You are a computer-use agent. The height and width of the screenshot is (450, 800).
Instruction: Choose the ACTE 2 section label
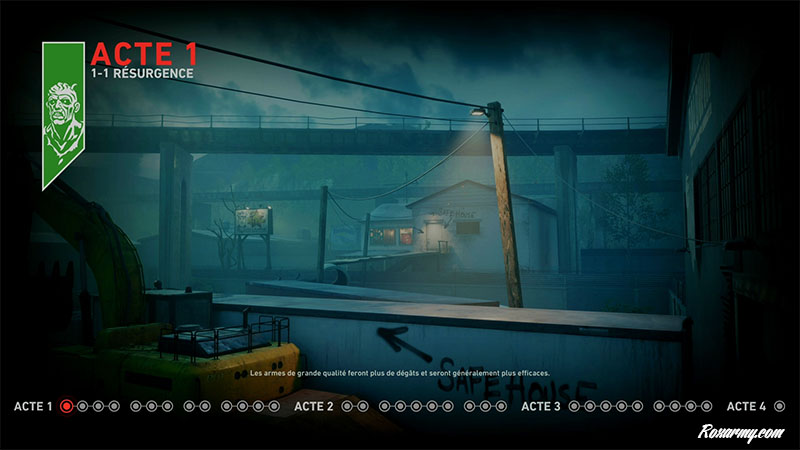[314, 406]
